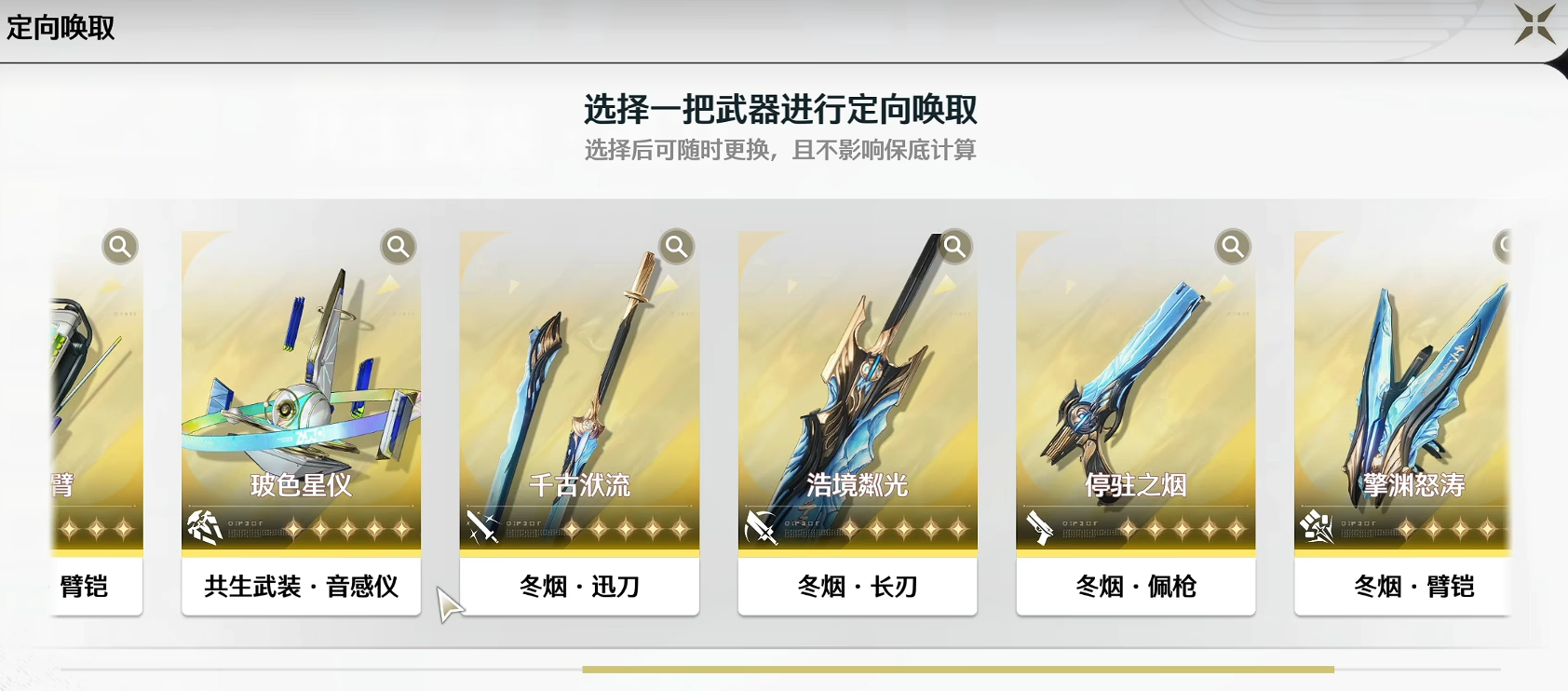Click the magnifier icon on the 千古洑流 card
1568x691 pixels.
point(676,247)
